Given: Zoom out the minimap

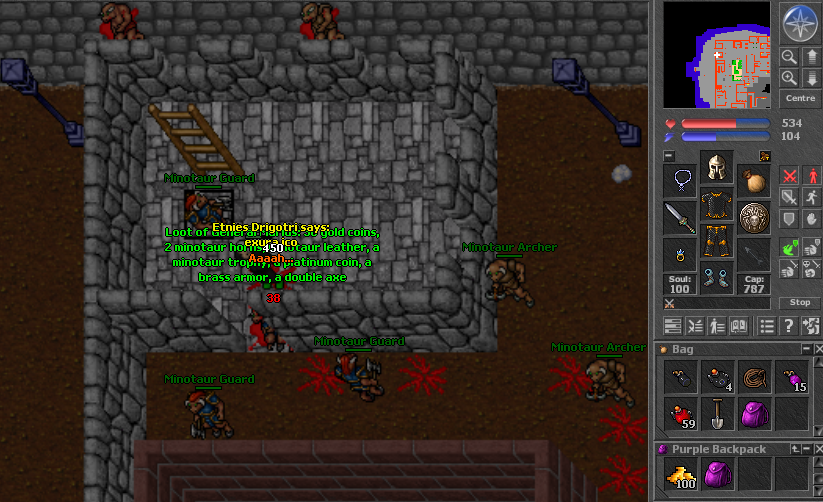Looking at the screenshot, I should [789, 57].
